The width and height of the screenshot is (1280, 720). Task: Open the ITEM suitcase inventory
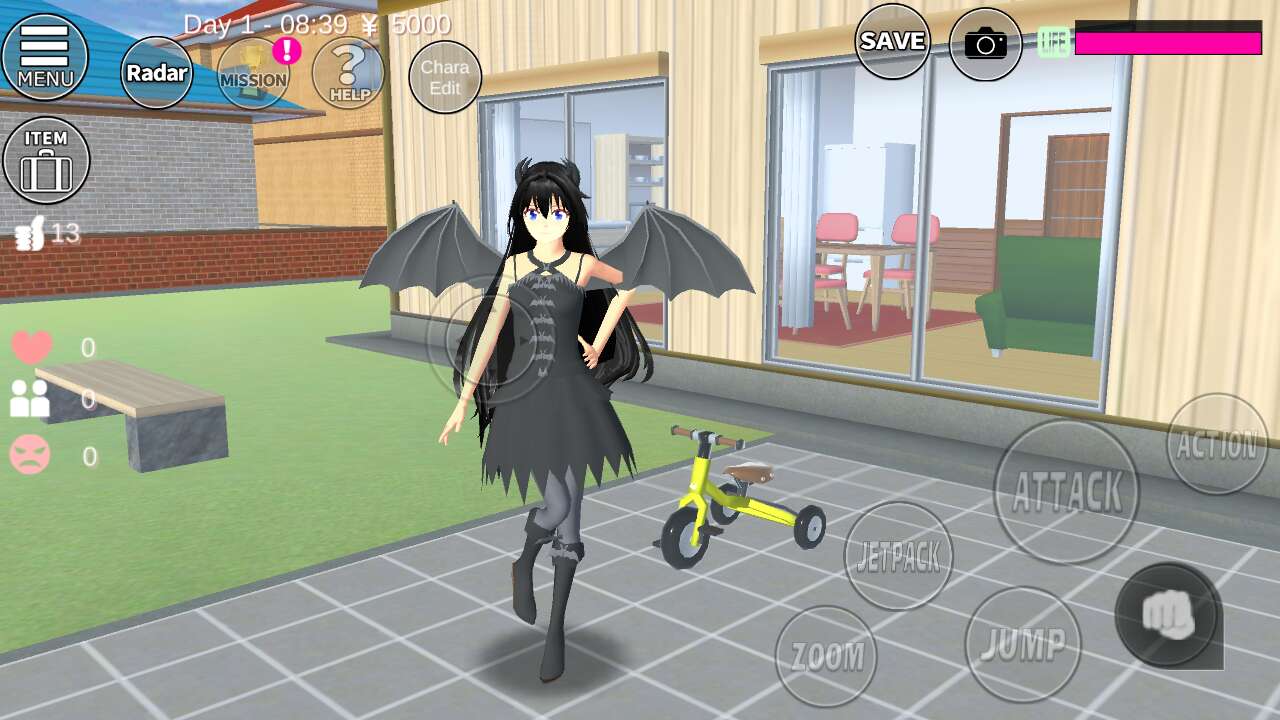coord(46,160)
